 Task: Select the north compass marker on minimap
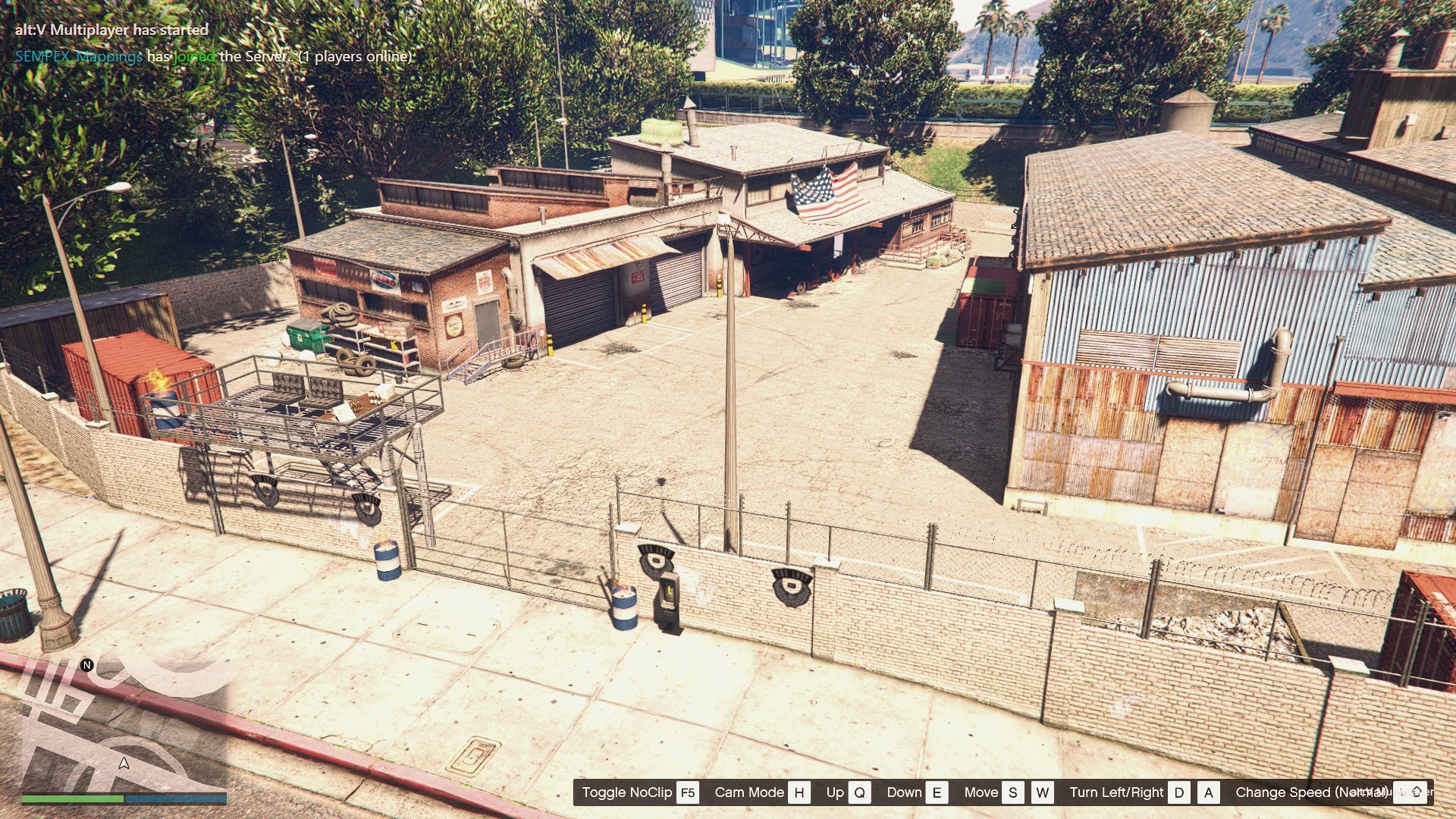(87, 665)
